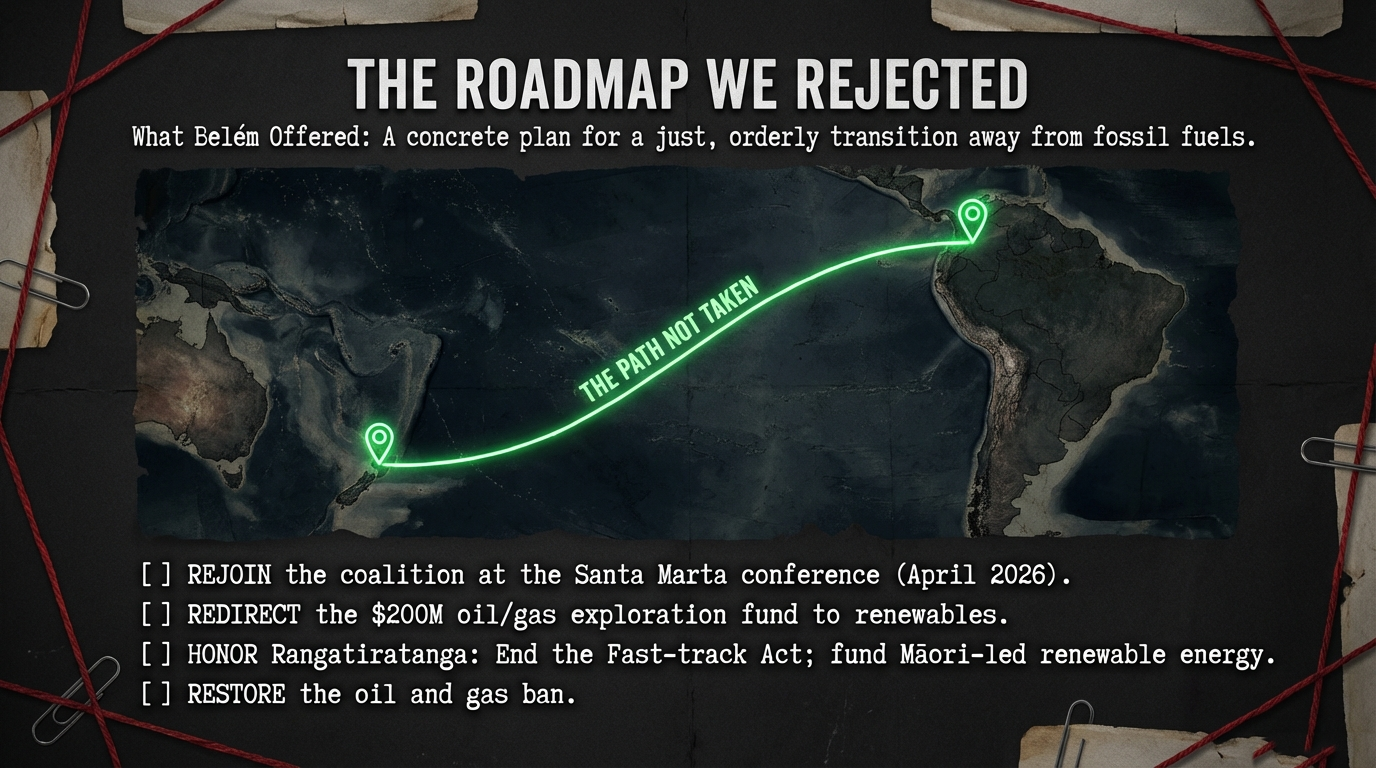
Task: Check the REDIRECT $200M fund box
Action: pyautogui.click(x=156, y=615)
